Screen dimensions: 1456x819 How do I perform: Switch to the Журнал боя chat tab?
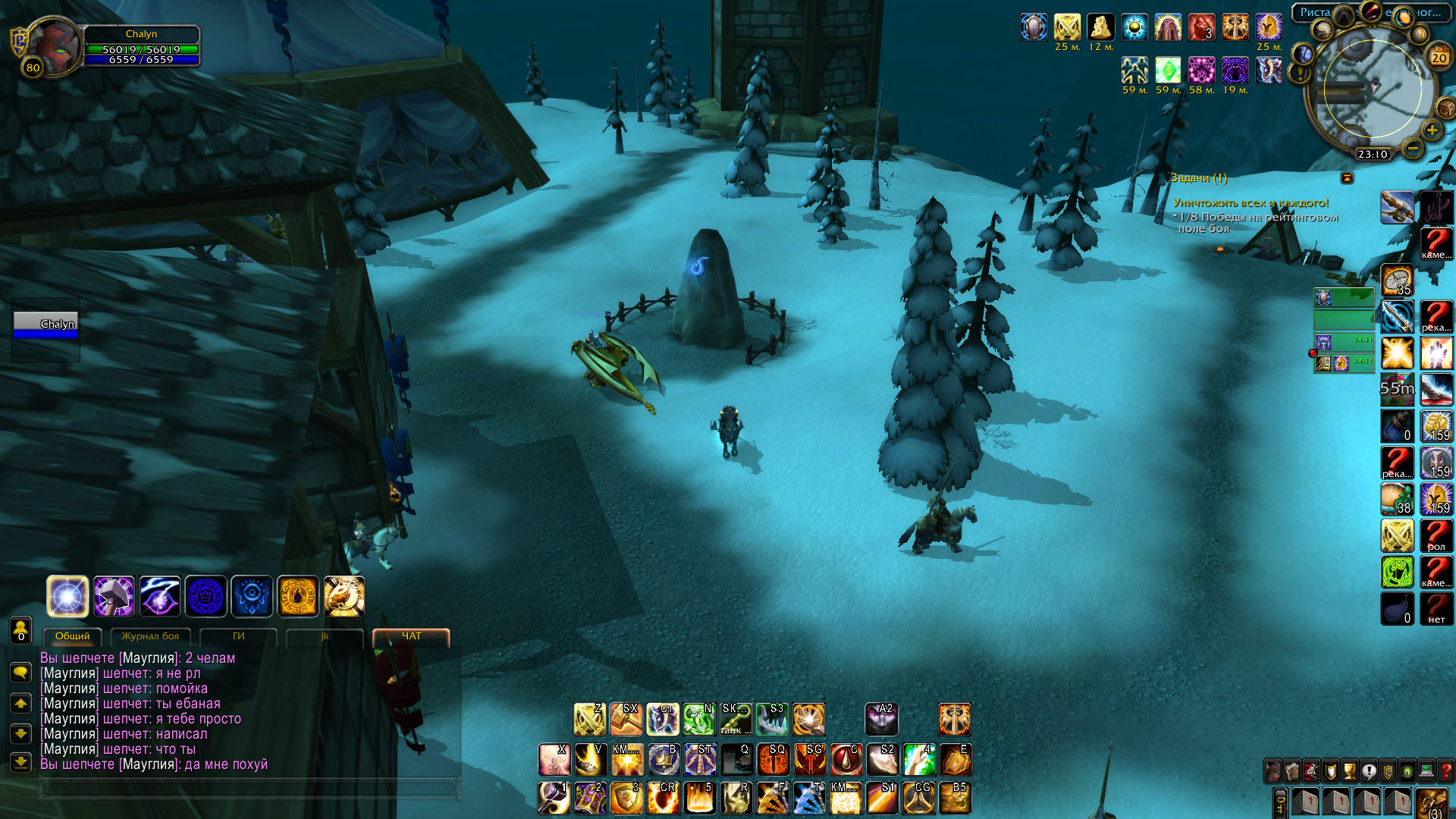(x=150, y=636)
